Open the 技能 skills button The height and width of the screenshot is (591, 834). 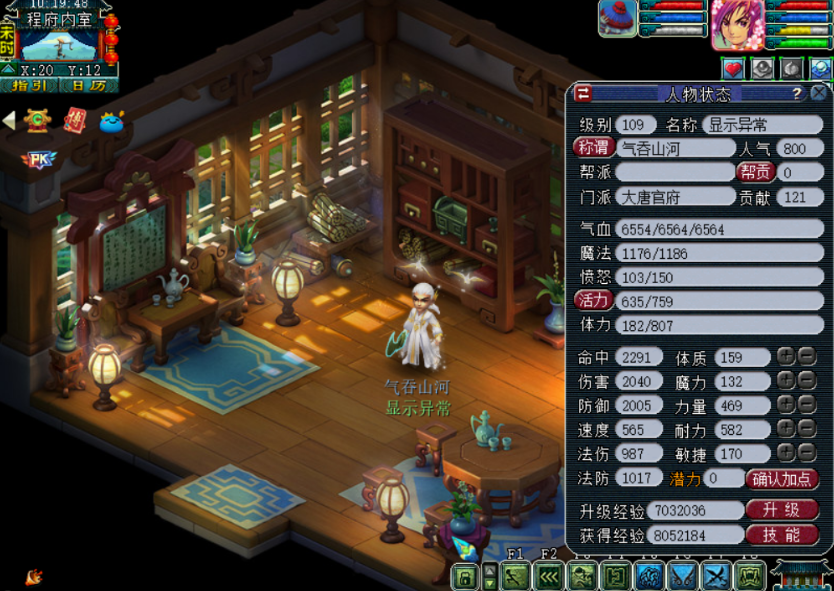point(782,535)
